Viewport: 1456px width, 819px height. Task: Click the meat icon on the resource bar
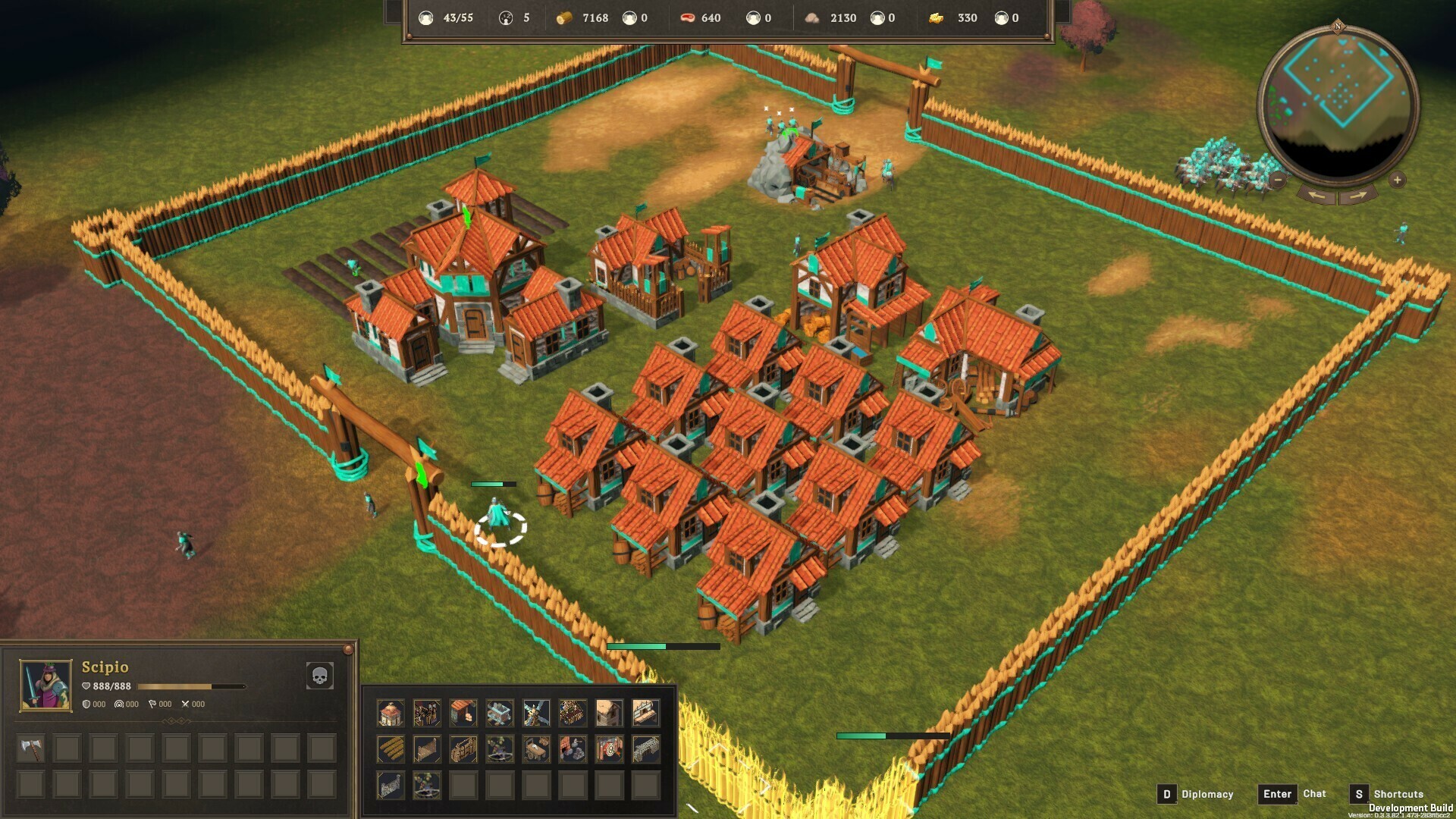coord(688,17)
